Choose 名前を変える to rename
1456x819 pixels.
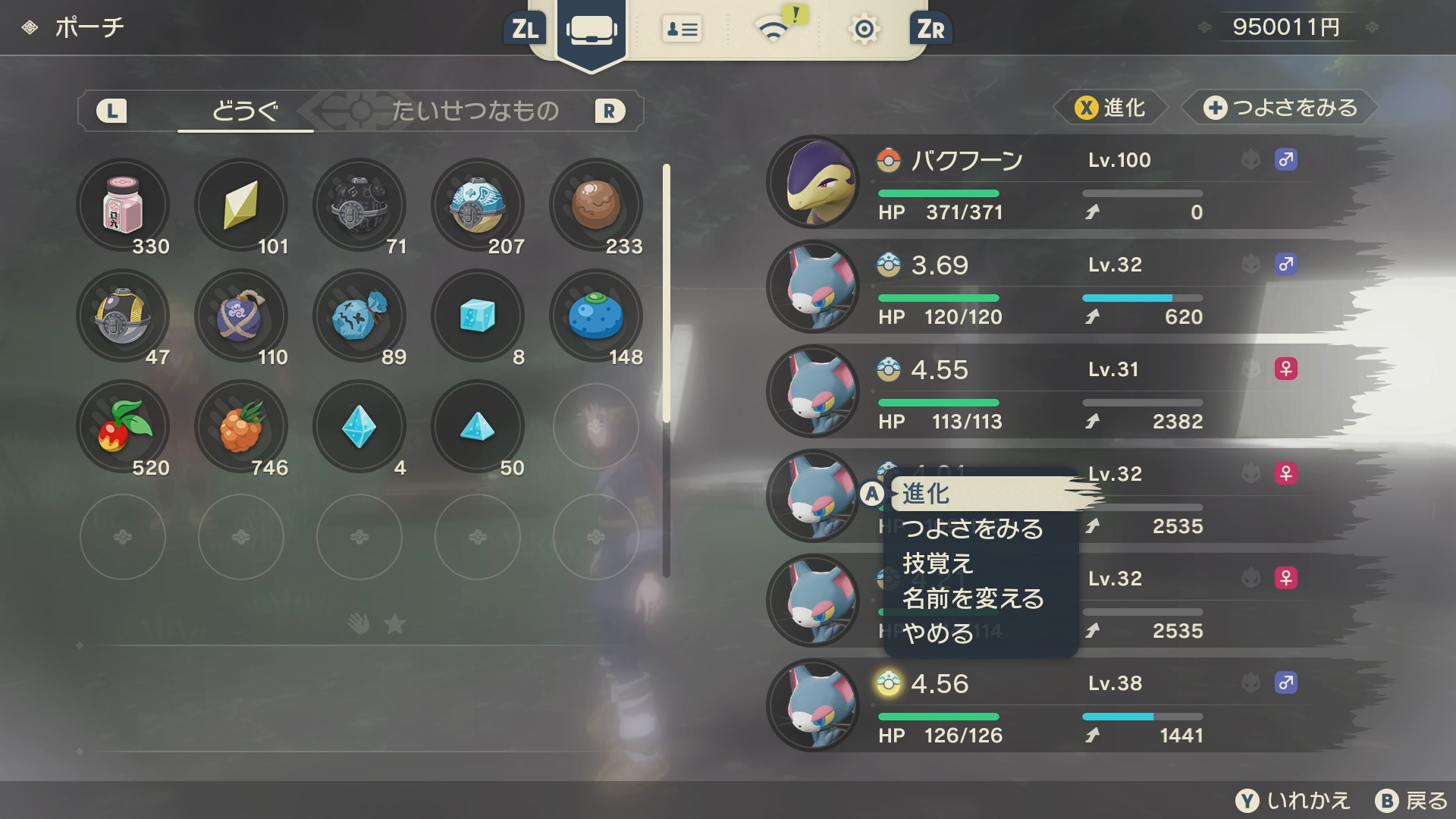pos(973,598)
